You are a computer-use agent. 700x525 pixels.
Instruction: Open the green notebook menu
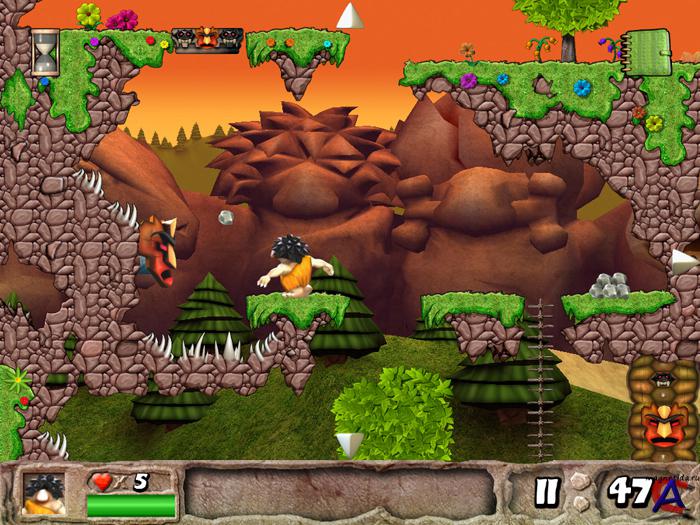click(653, 47)
